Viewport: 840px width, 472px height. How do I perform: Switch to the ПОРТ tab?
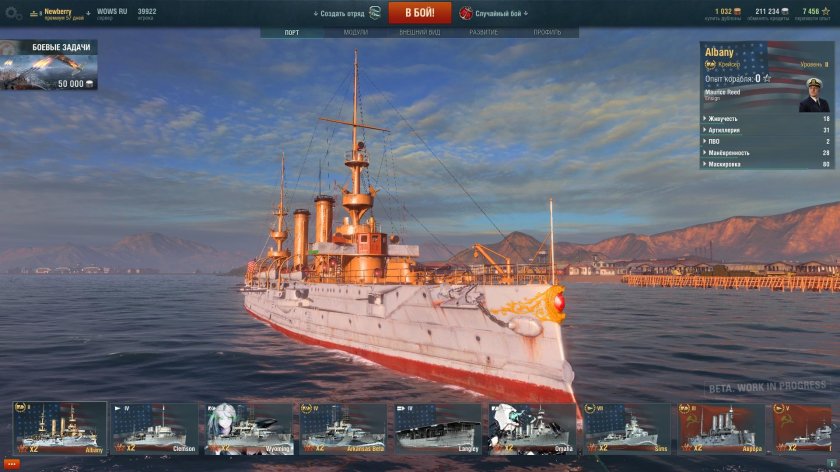click(x=291, y=32)
